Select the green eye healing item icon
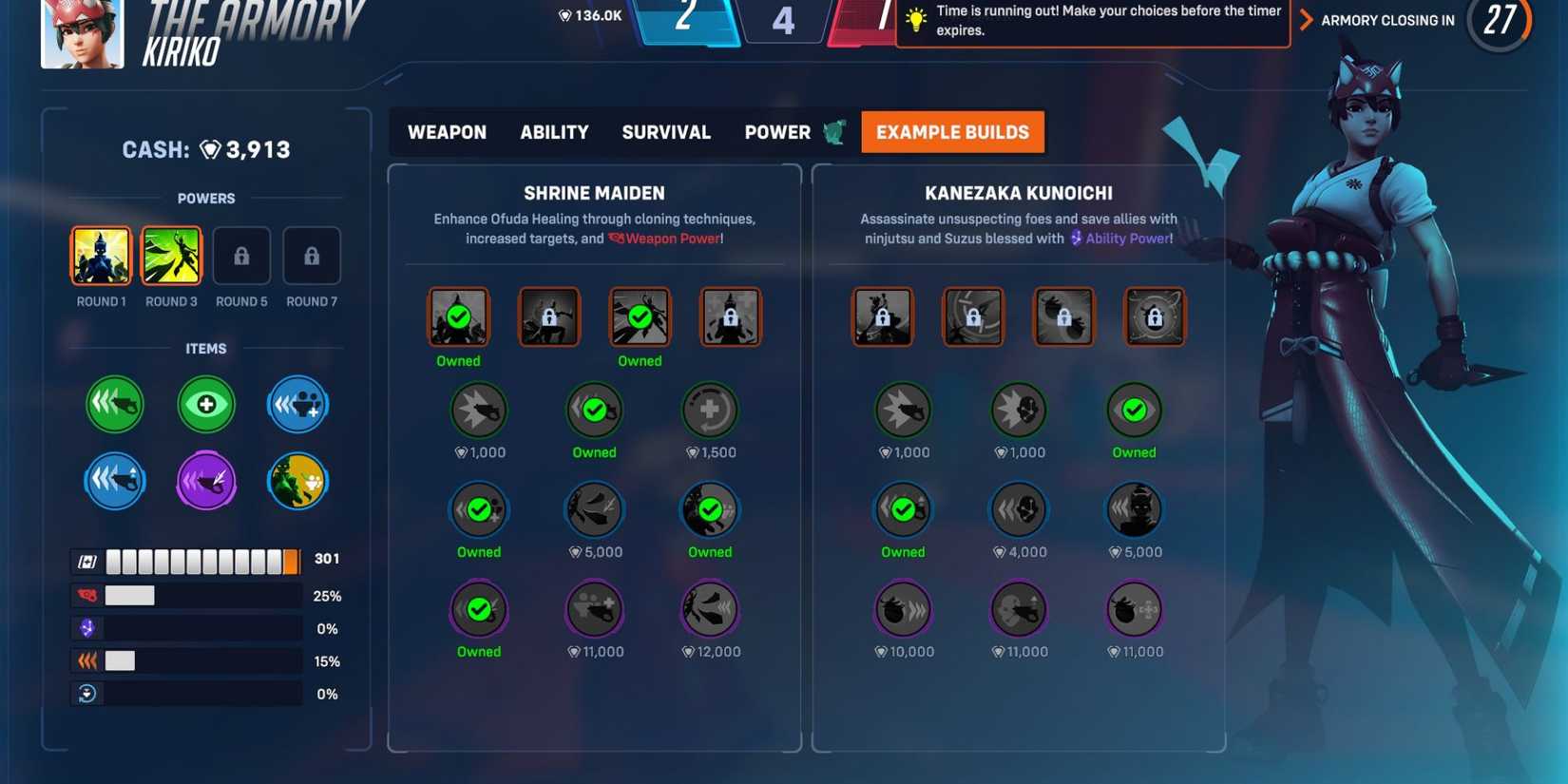This screenshot has height=784, width=1568. pyautogui.click(x=205, y=404)
